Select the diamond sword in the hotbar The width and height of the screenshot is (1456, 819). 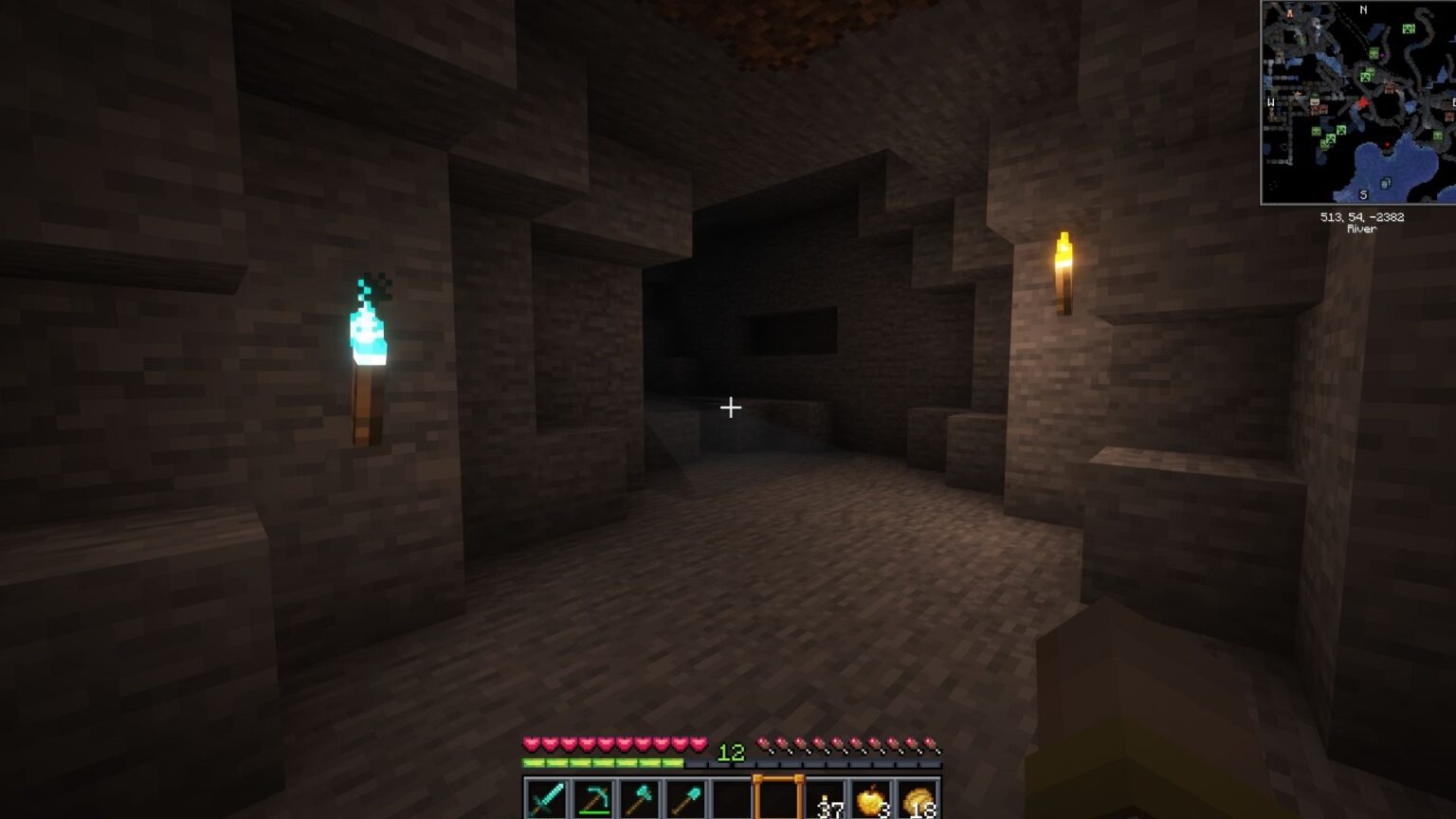(x=547, y=796)
